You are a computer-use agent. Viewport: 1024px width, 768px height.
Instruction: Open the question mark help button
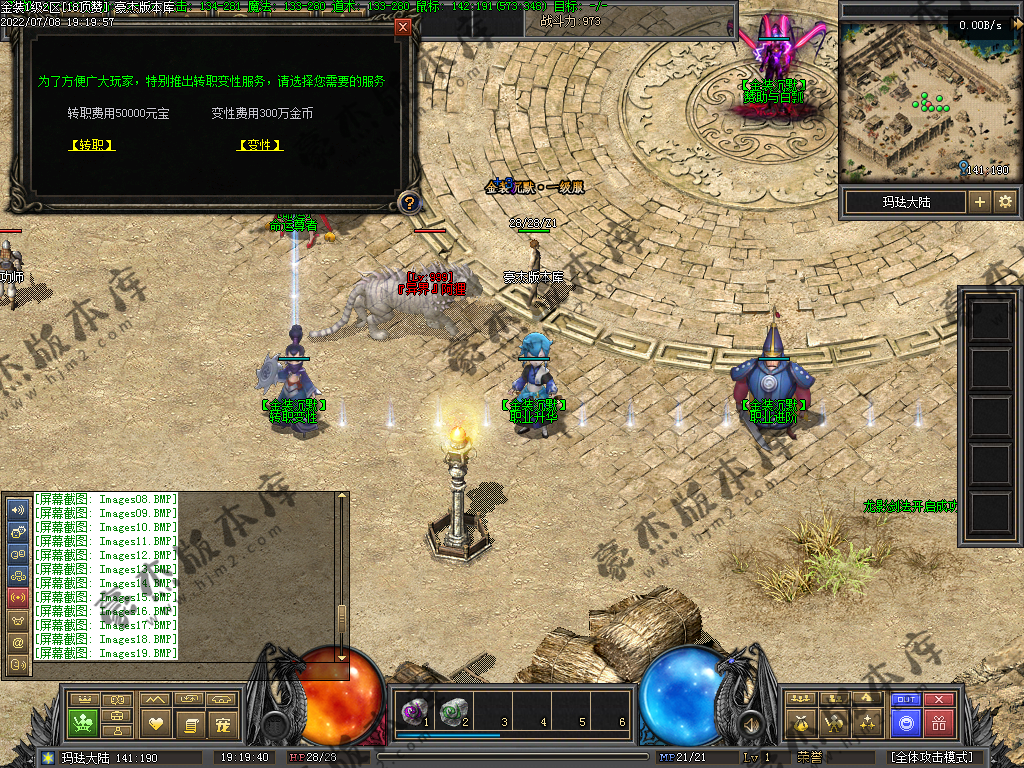pos(408,203)
